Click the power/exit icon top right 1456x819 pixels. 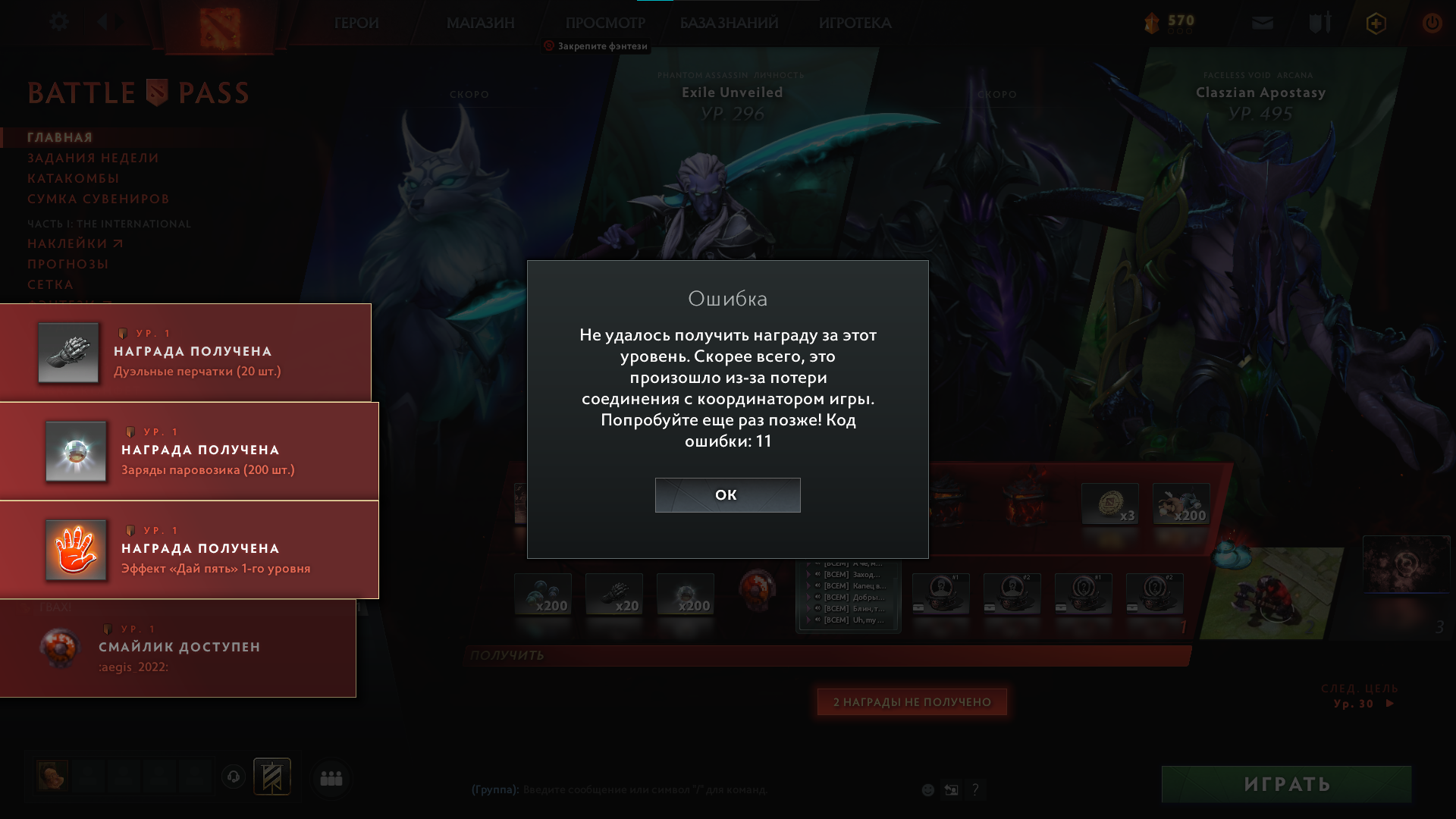tap(1432, 23)
